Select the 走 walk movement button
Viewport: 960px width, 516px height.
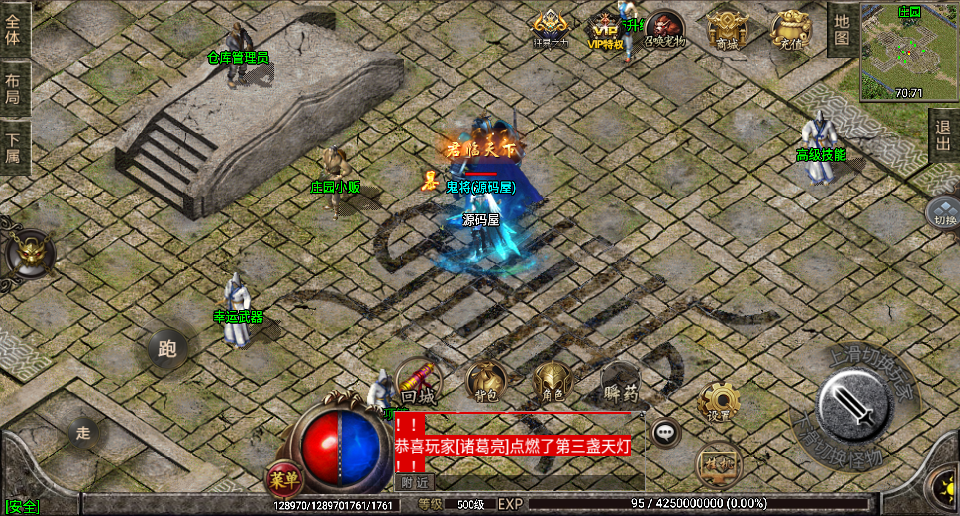pos(84,432)
